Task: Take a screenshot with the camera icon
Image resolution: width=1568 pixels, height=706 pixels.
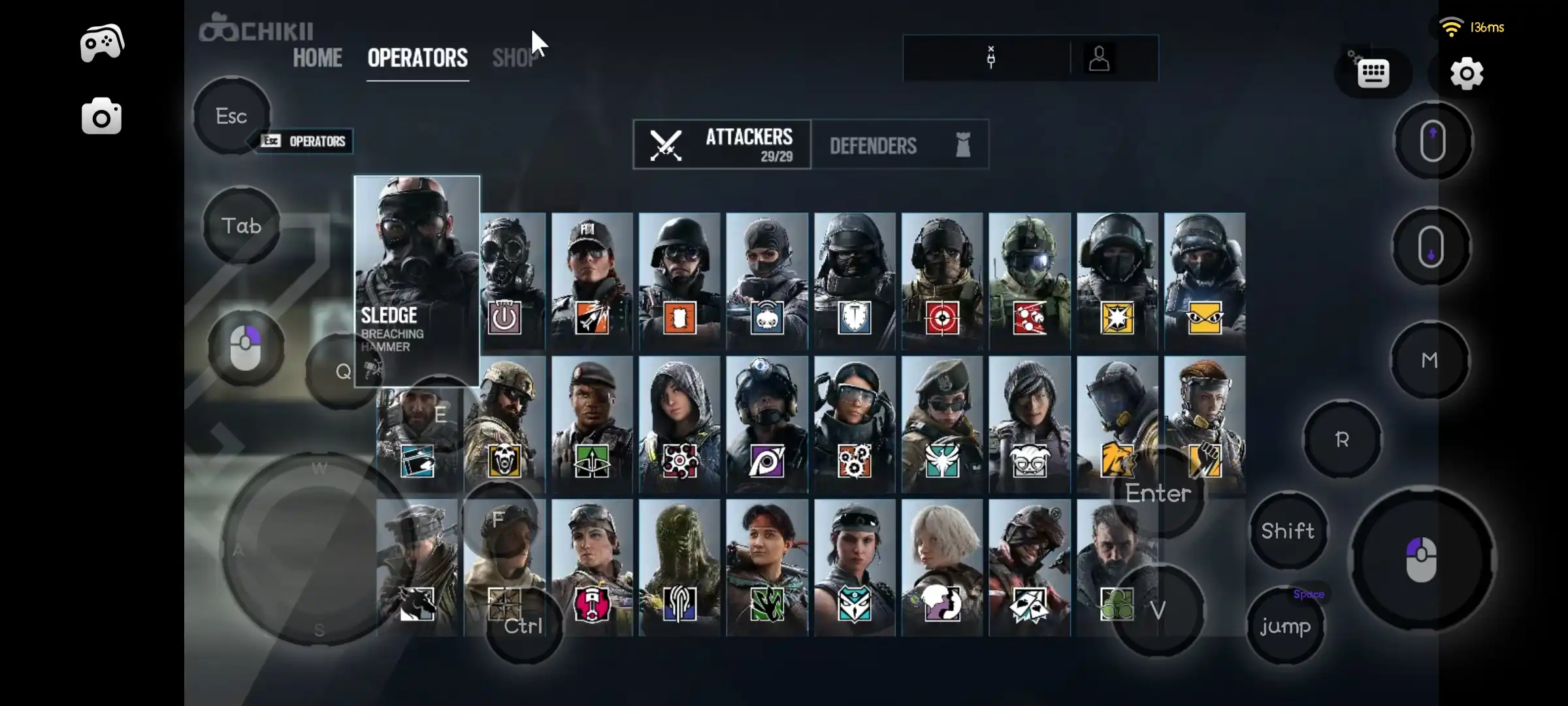Action: point(101,117)
